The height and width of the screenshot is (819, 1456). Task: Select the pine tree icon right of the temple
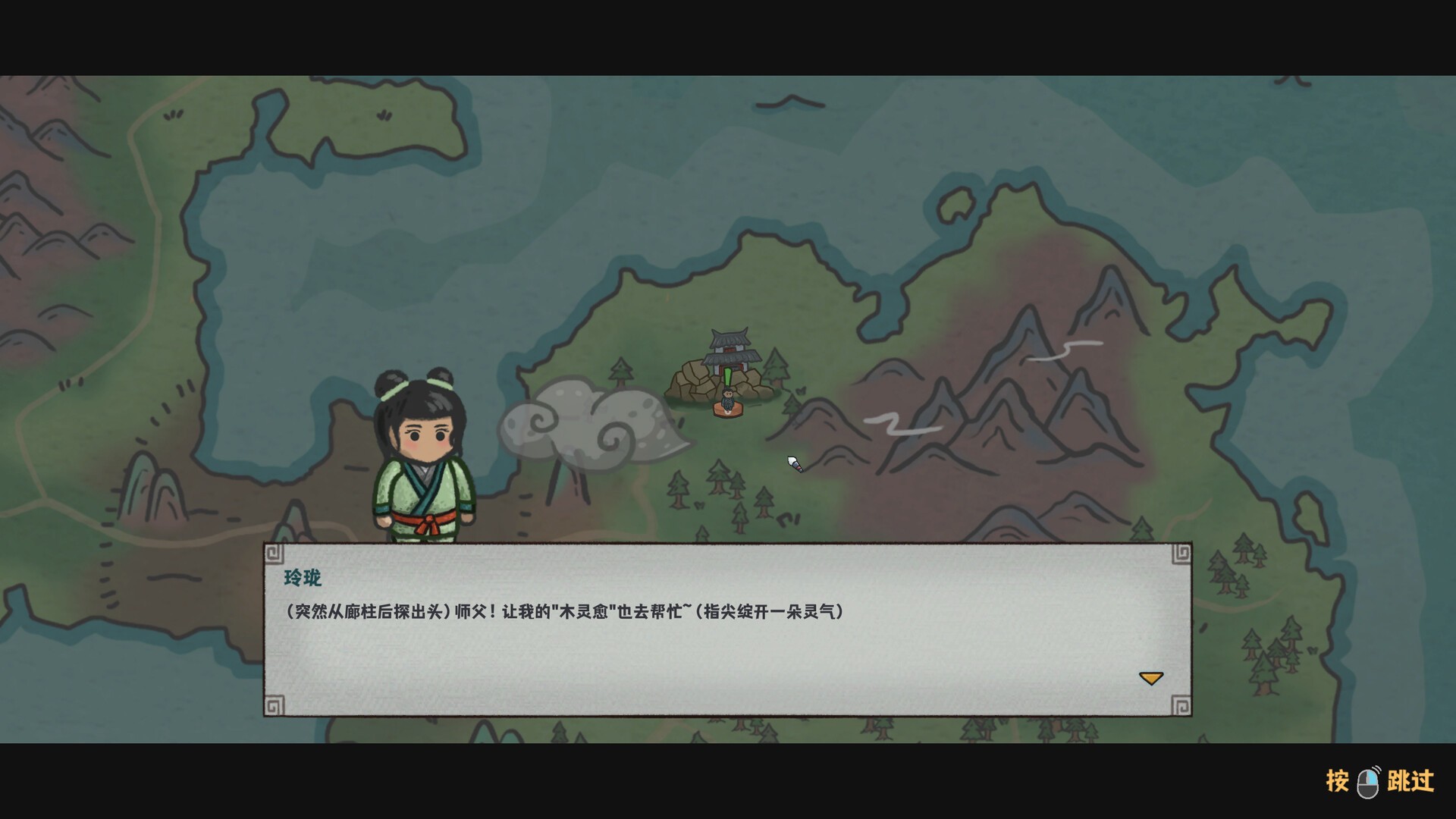coord(775,366)
